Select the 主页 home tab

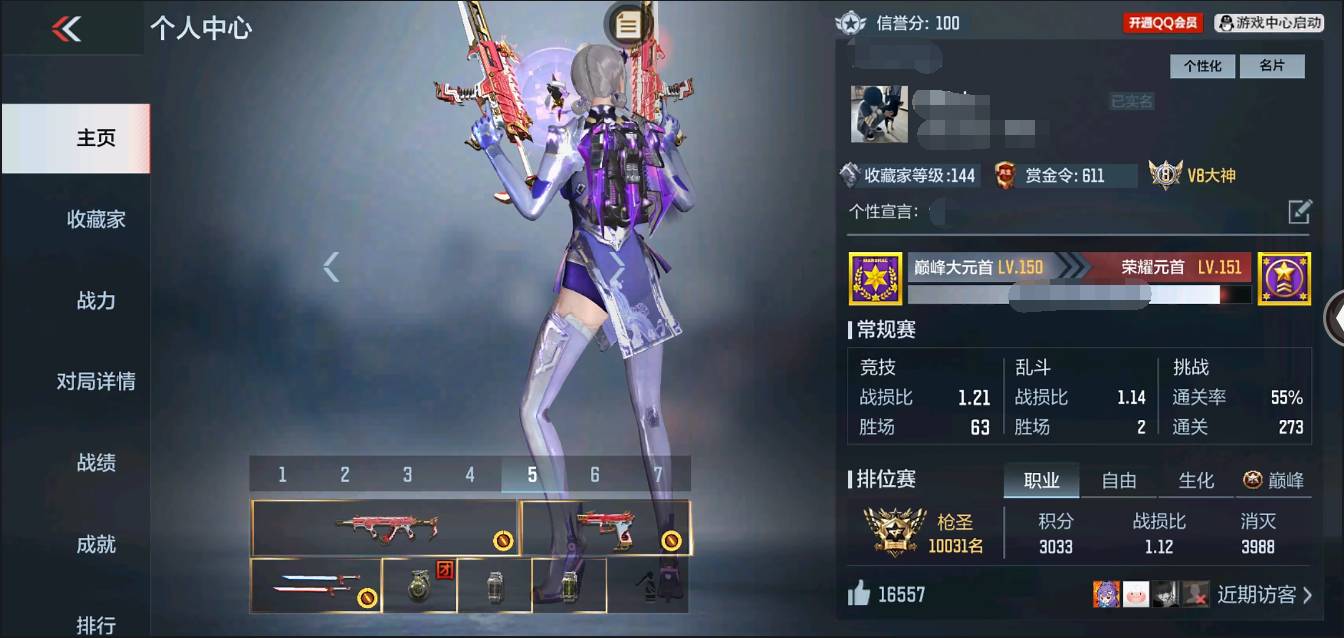tap(96, 138)
